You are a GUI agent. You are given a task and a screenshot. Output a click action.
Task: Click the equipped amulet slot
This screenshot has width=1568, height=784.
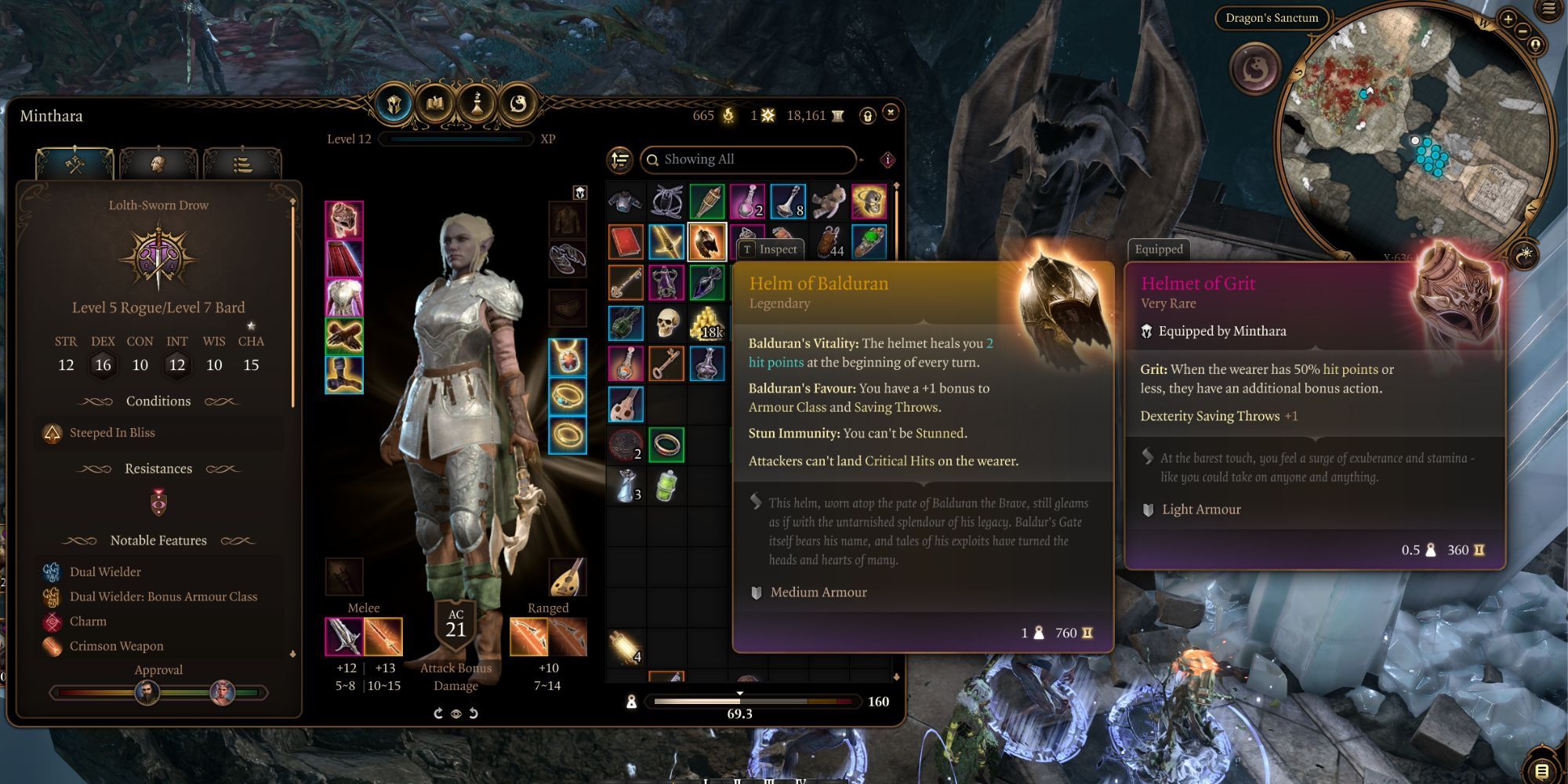click(567, 358)
